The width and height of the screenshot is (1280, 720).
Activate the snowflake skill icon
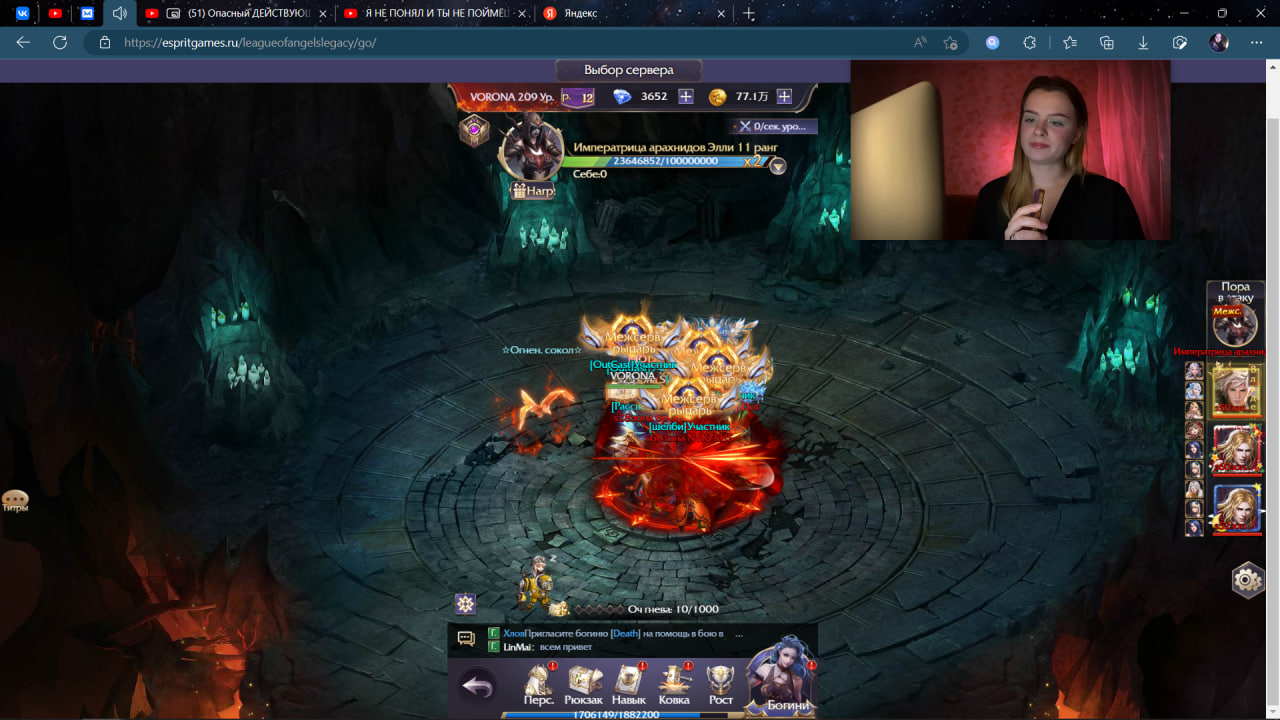(x=465, y=603)
